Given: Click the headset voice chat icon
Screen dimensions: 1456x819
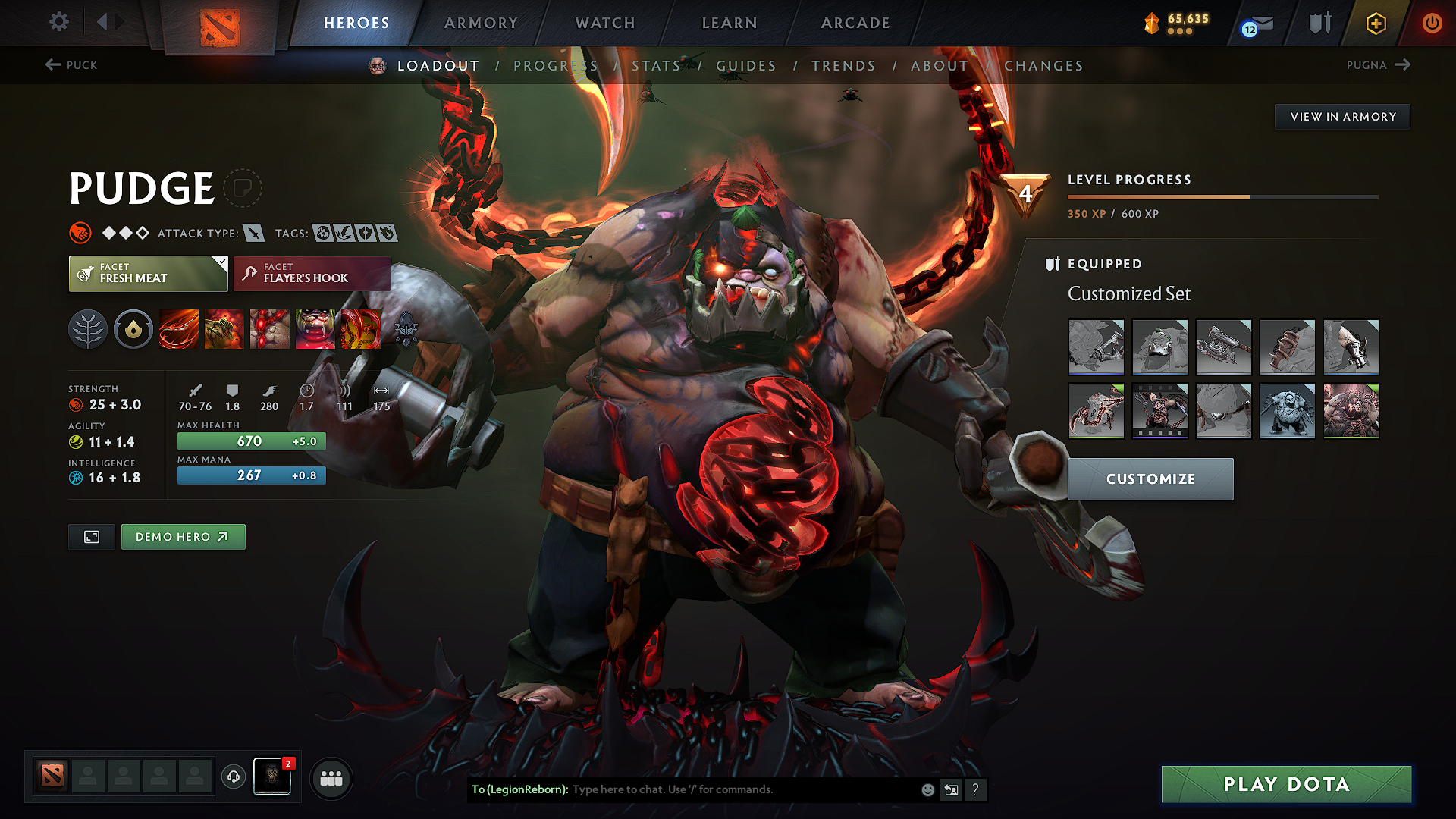Looking at the screenshot, I should tap(233, 777).
